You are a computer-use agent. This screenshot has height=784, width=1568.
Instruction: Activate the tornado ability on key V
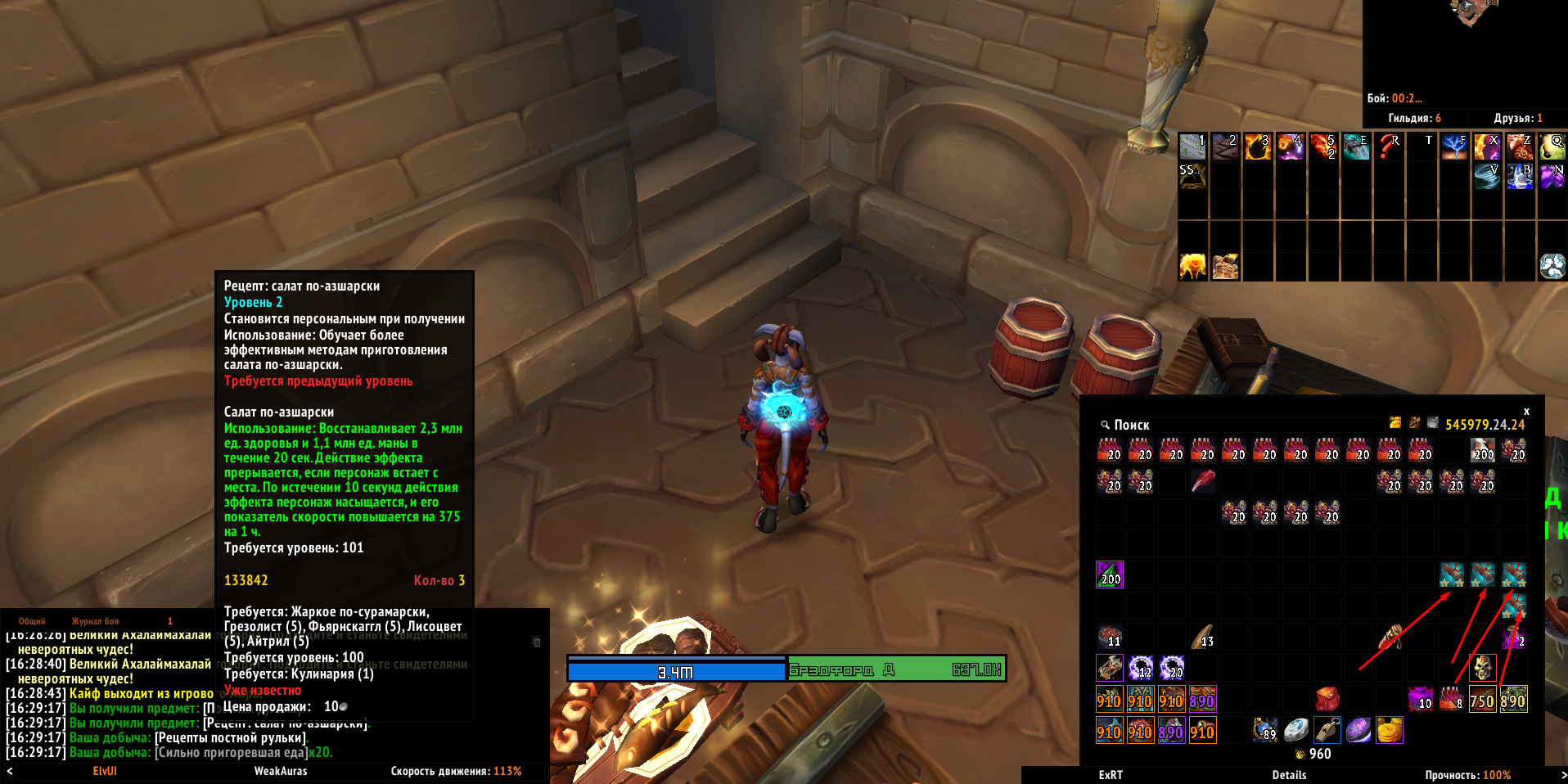[x=1487, y=176]
